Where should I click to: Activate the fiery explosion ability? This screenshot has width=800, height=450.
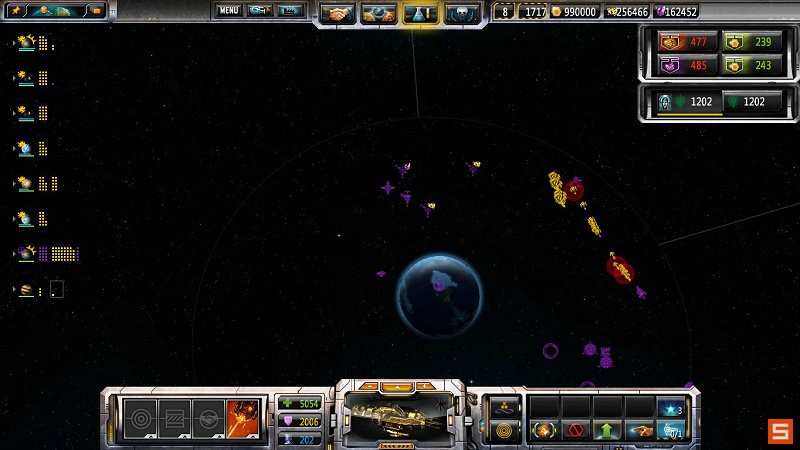(x=244, y=417)
